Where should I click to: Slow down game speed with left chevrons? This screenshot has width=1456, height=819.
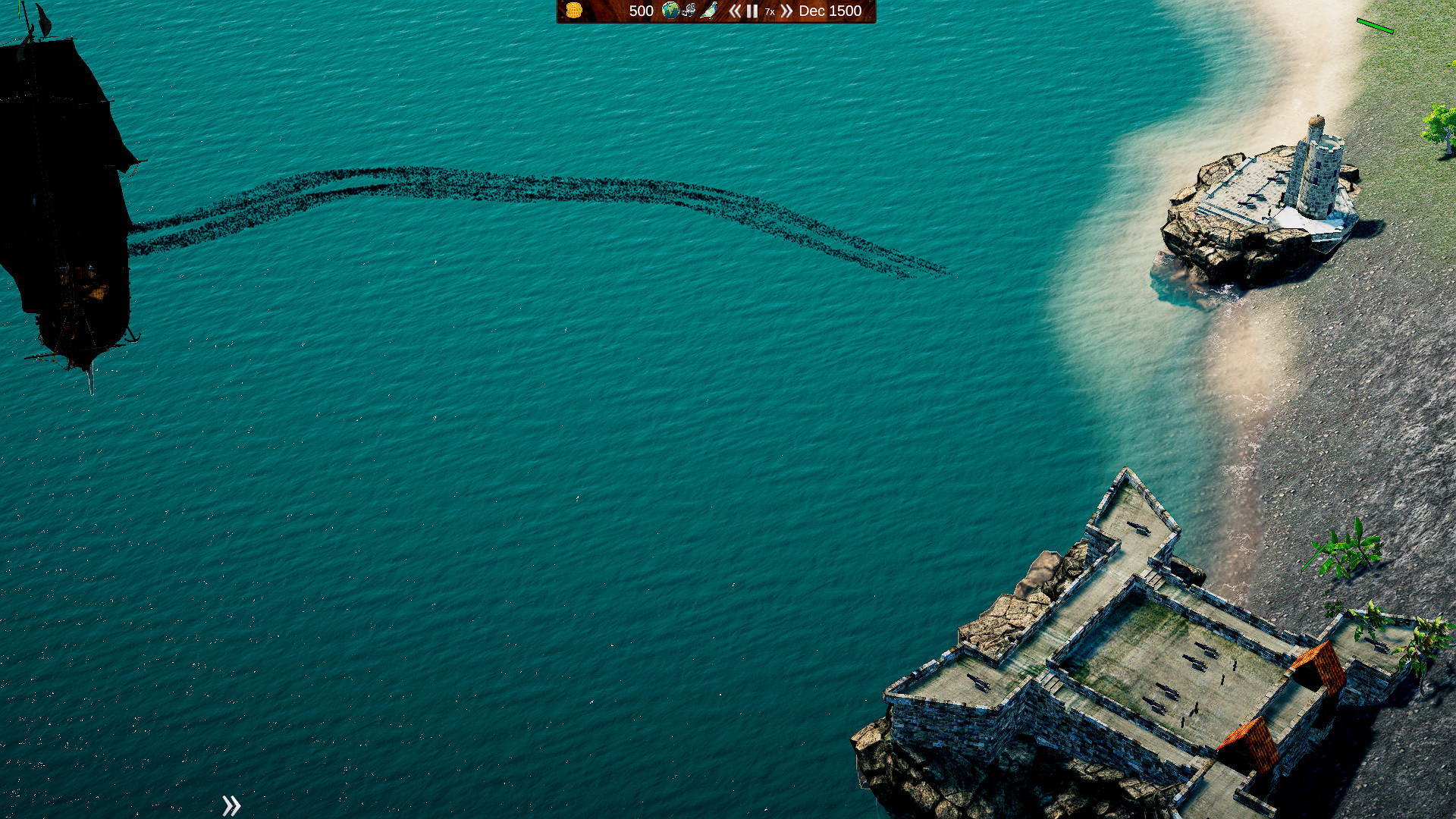click(x=734, y=11)
